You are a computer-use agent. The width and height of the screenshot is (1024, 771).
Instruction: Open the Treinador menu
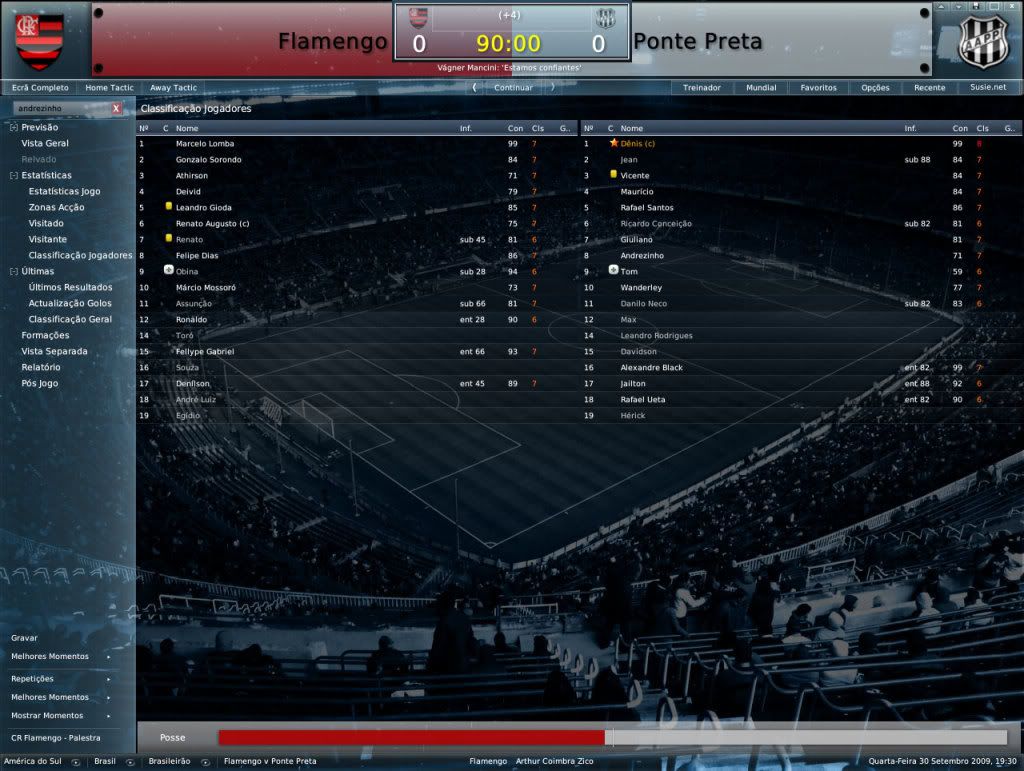(x=701, y=87)
